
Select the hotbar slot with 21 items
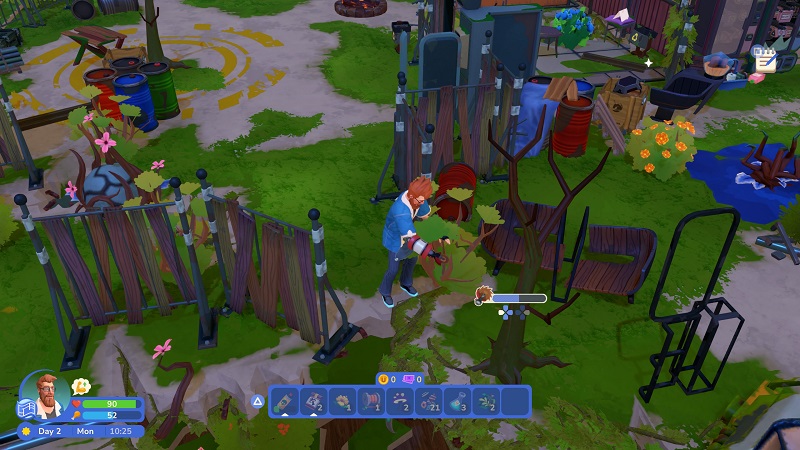click(429, 401)
